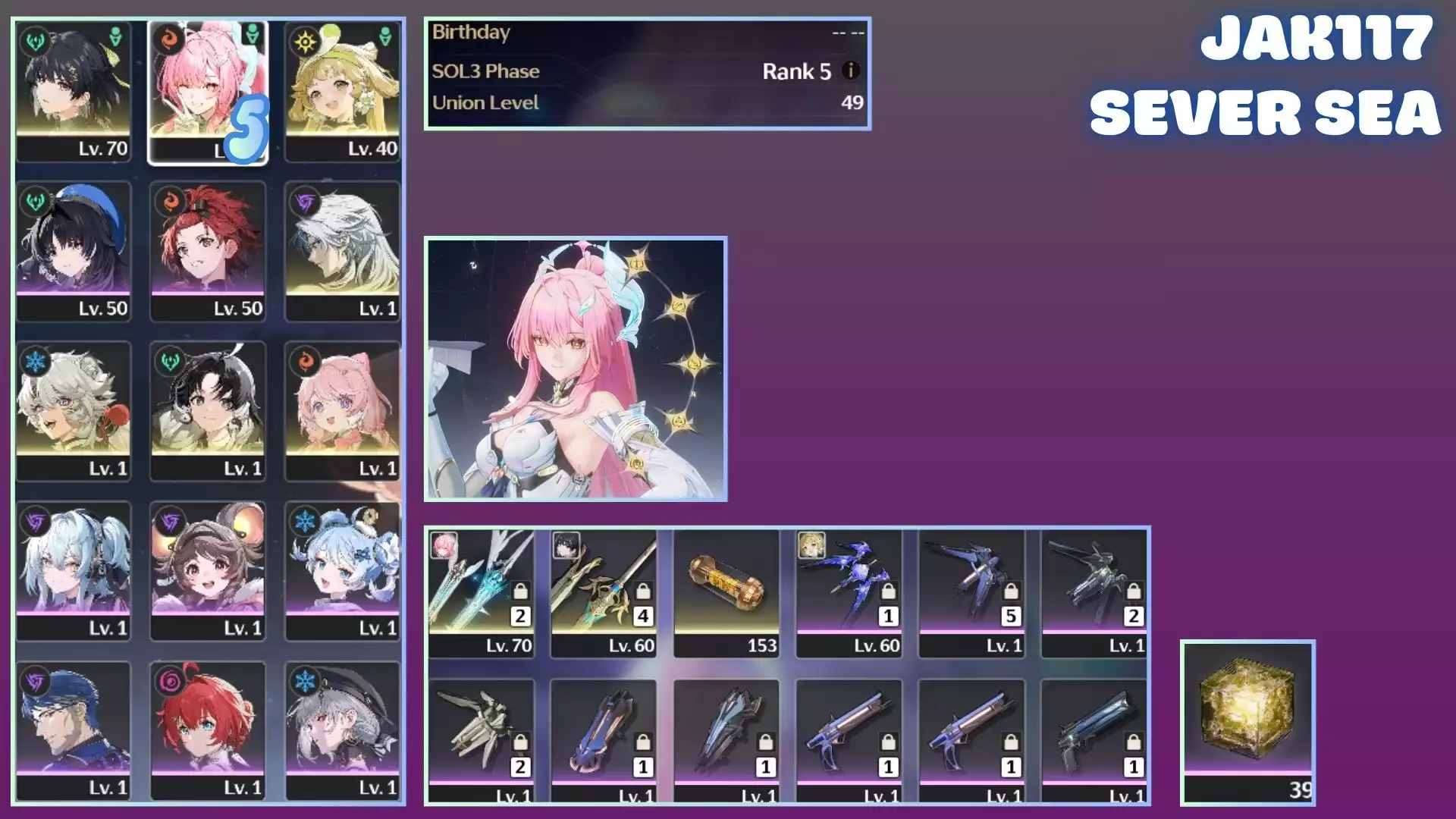Viewport: 1456px width, 819px height.
Task: Select the pink cat-eared Lv. 1 character
Action: click(342, 411)
